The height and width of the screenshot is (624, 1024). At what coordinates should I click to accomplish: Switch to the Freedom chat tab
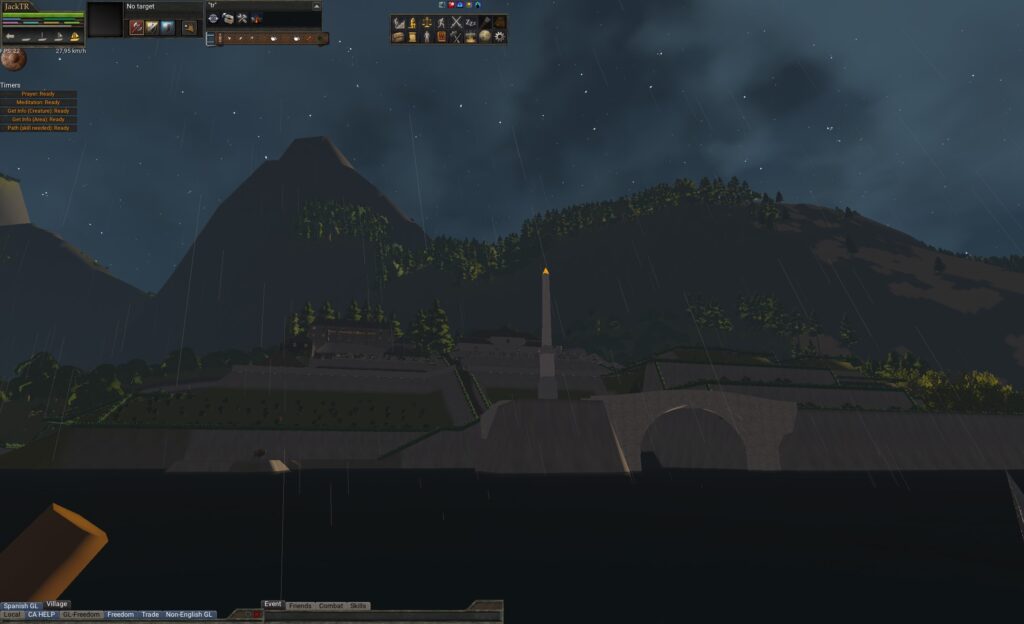coord(120,614)
